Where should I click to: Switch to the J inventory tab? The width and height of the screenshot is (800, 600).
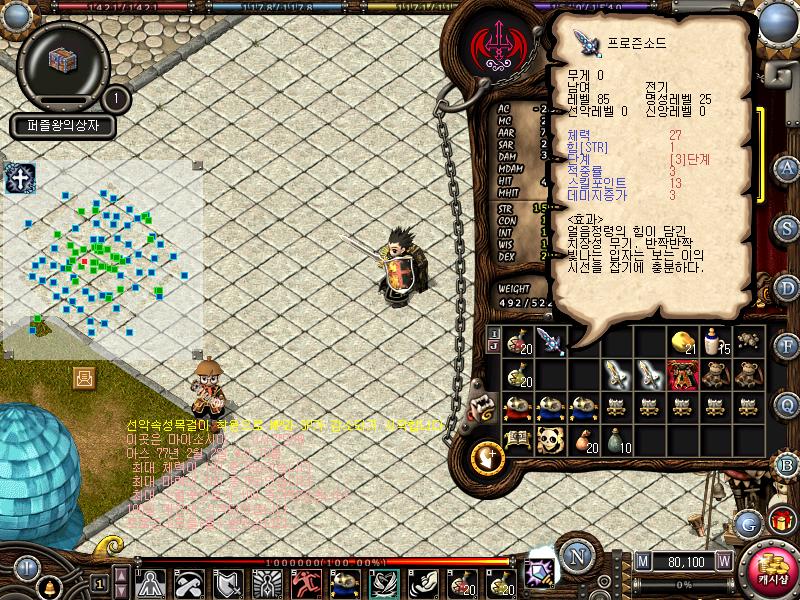click(493, 346)
